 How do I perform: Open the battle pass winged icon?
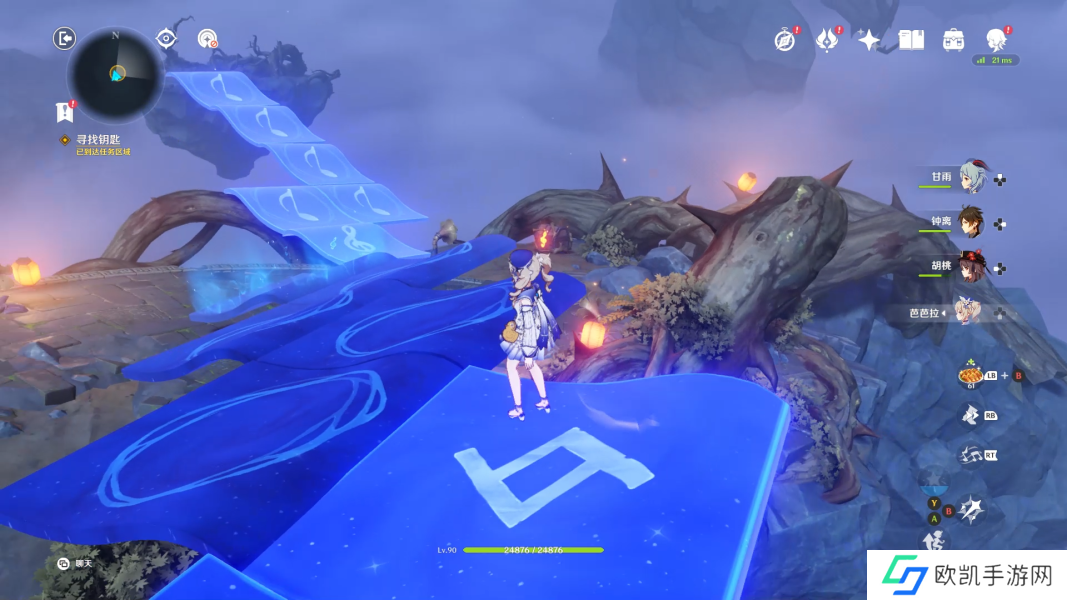pyautogui.click(x=827, y=39)
